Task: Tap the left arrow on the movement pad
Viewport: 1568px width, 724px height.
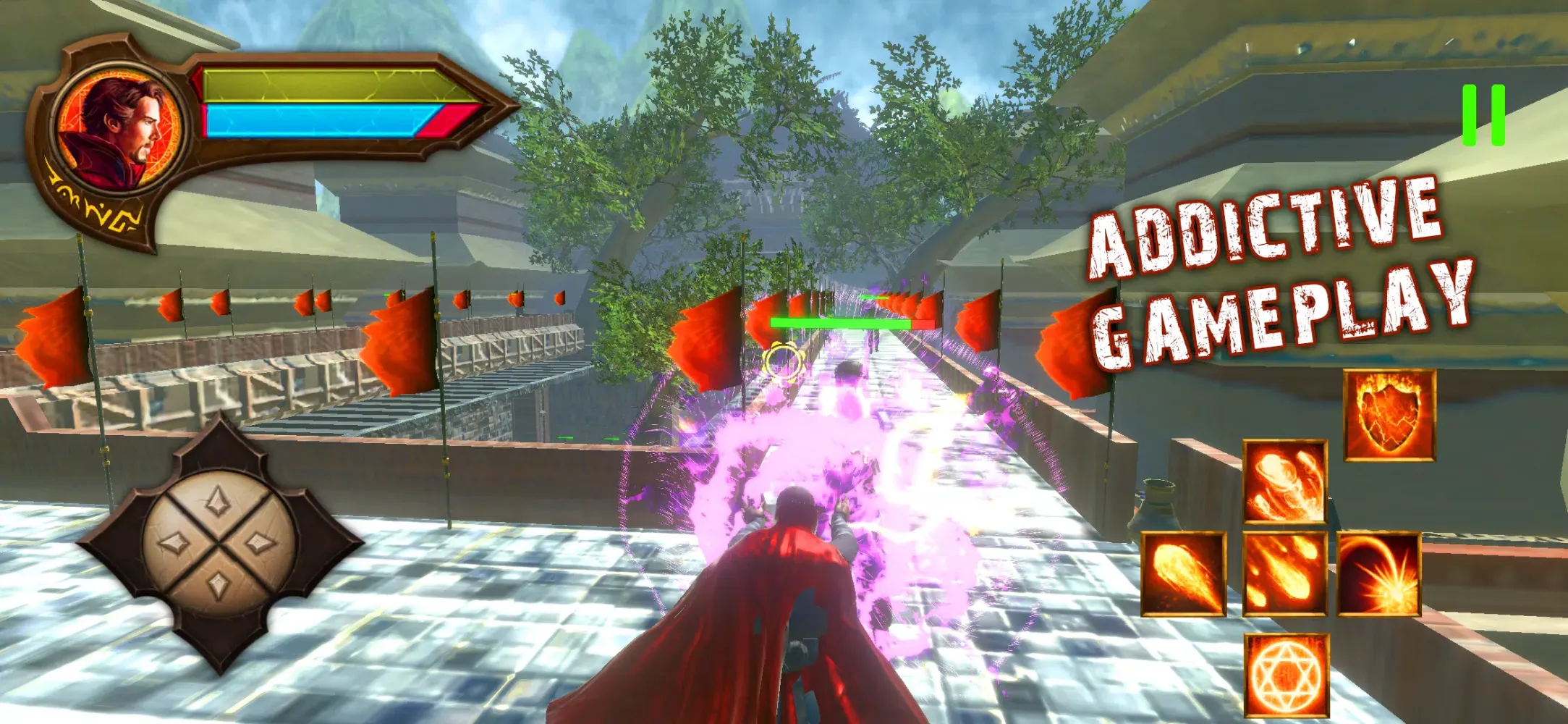Action: [174, 544]
